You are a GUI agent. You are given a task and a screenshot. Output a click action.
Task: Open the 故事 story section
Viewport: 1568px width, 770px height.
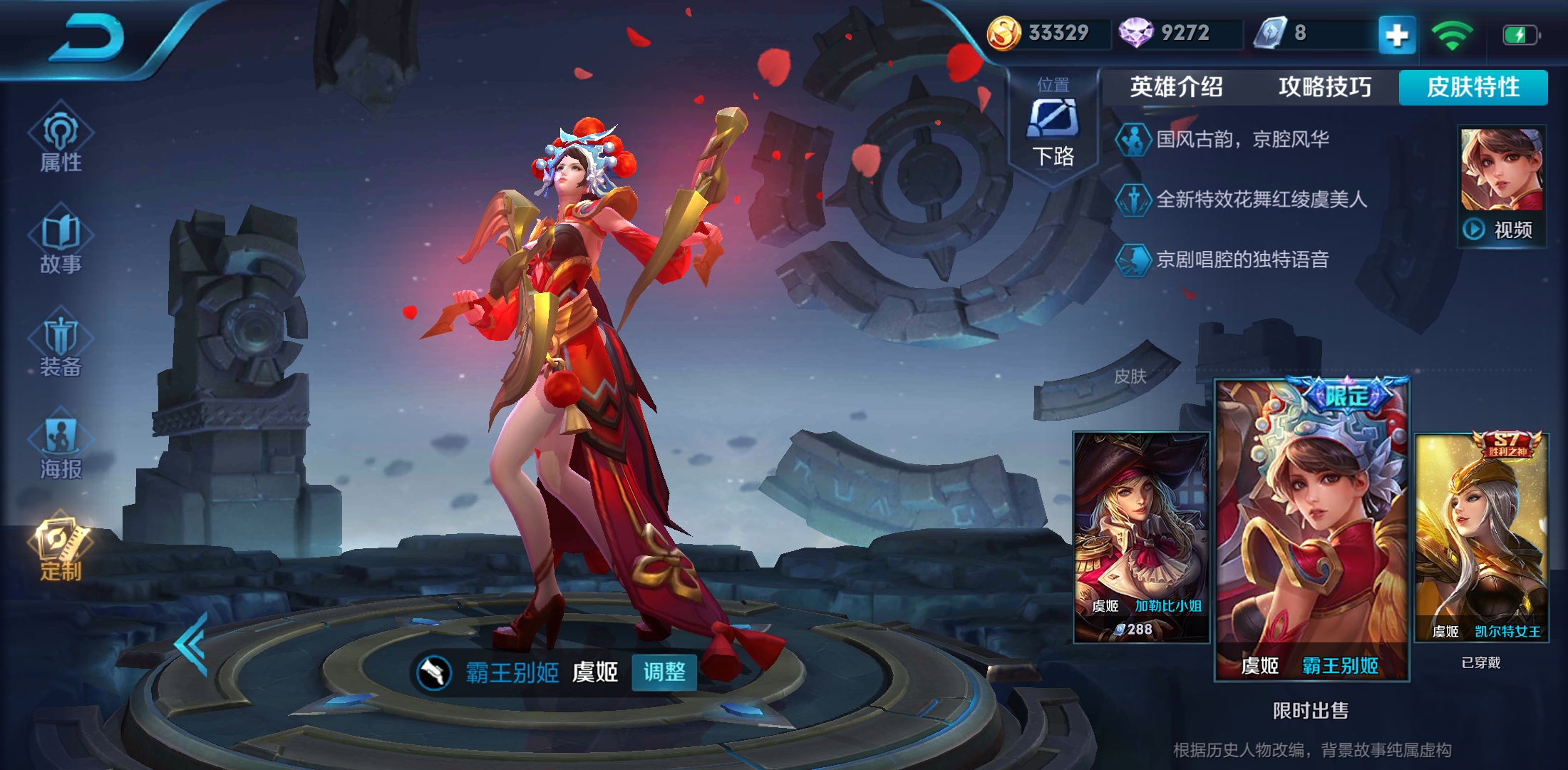(61, 242)
